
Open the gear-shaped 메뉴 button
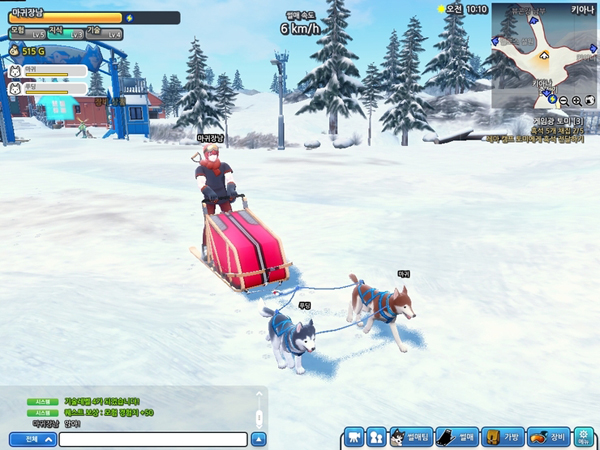click(x=583, y=437)
